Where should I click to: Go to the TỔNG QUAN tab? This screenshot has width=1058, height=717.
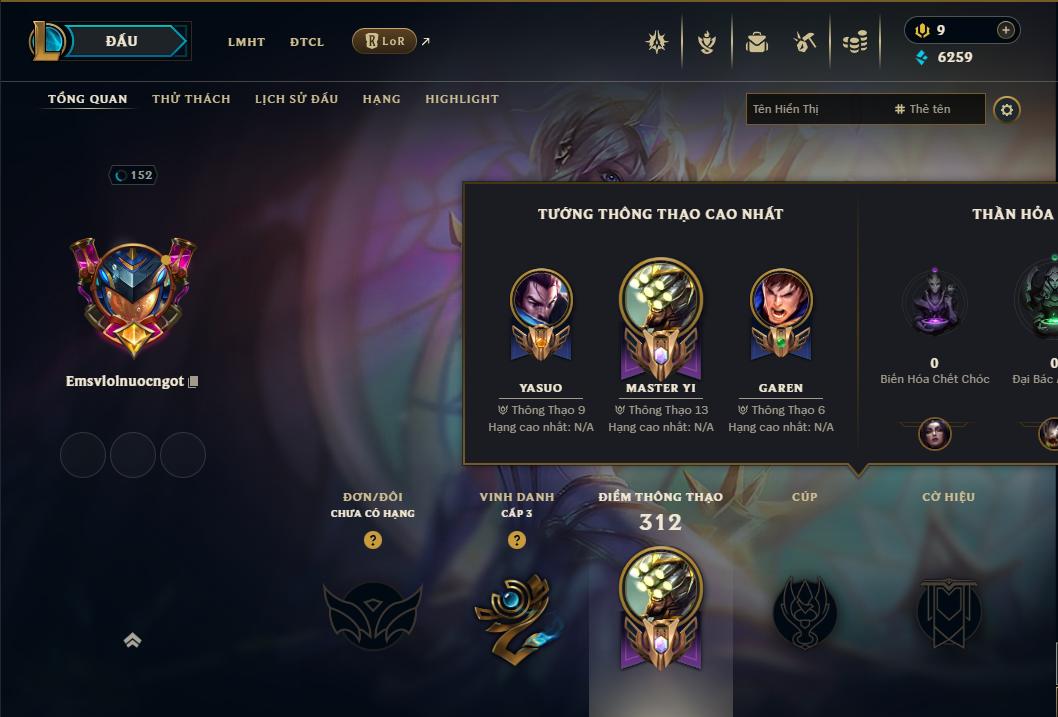click(x=88, y=99)
